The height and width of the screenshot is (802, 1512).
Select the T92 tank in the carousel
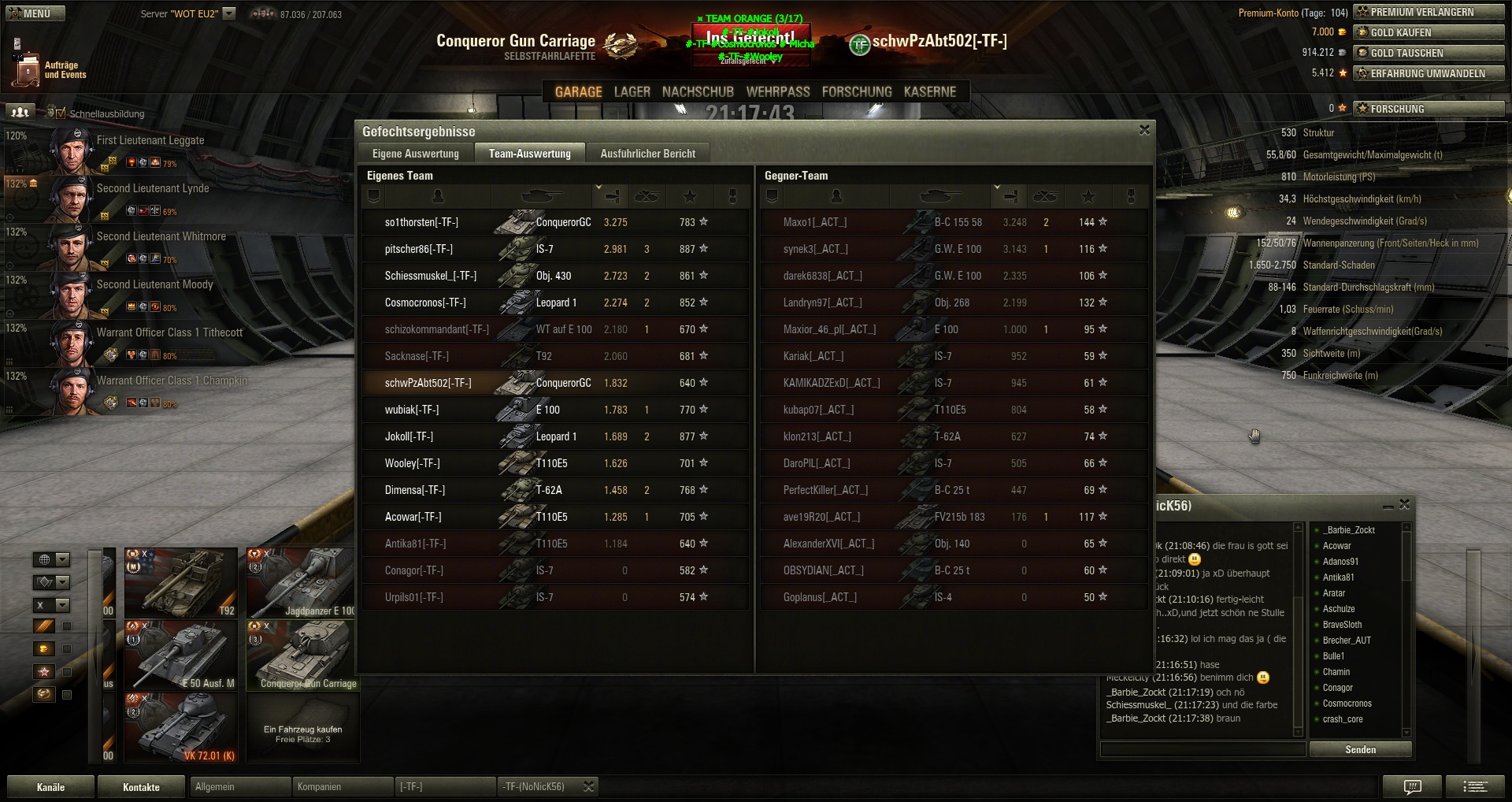point(180,583)
